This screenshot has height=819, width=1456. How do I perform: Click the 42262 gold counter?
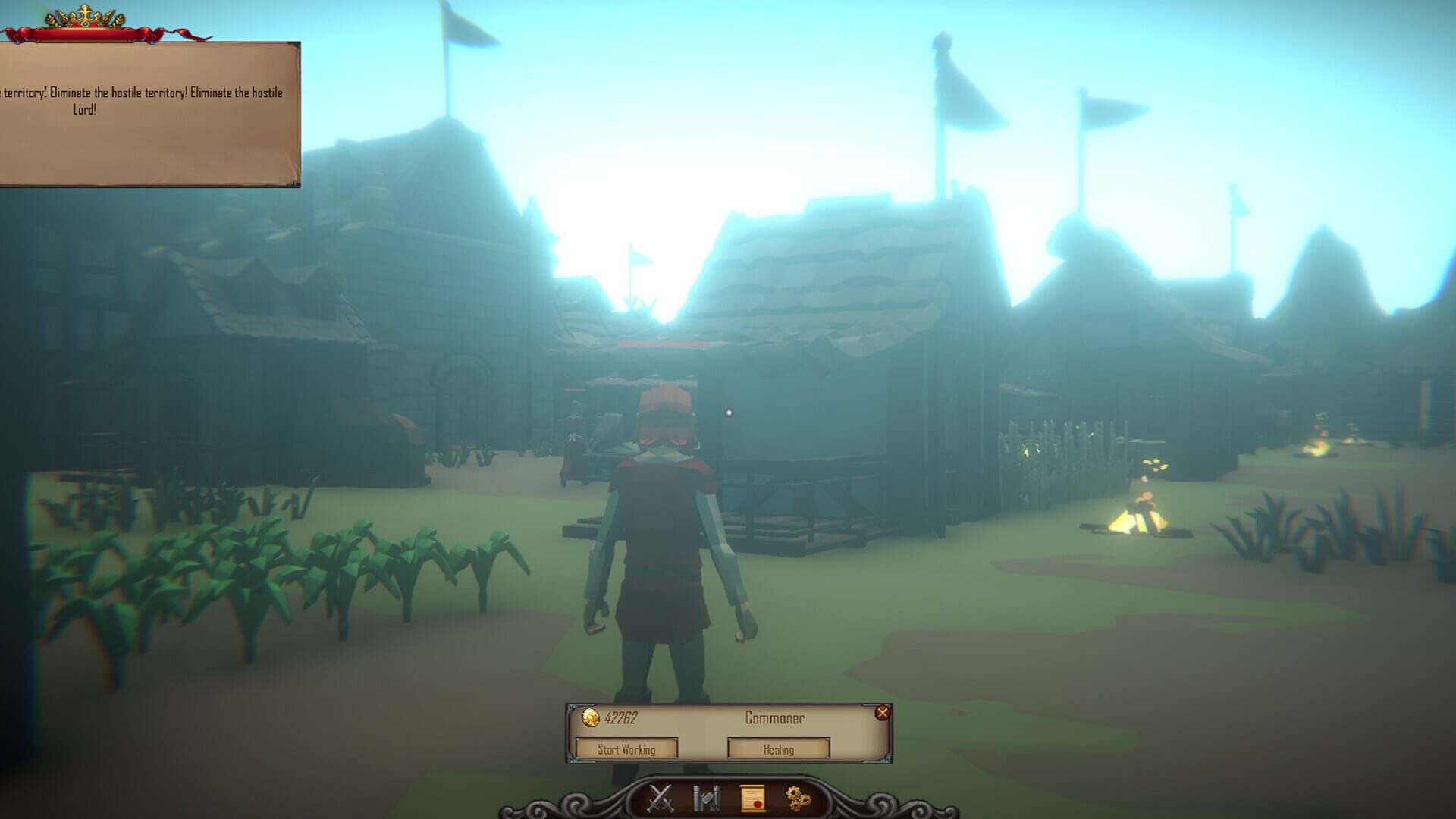coord(622,717)
